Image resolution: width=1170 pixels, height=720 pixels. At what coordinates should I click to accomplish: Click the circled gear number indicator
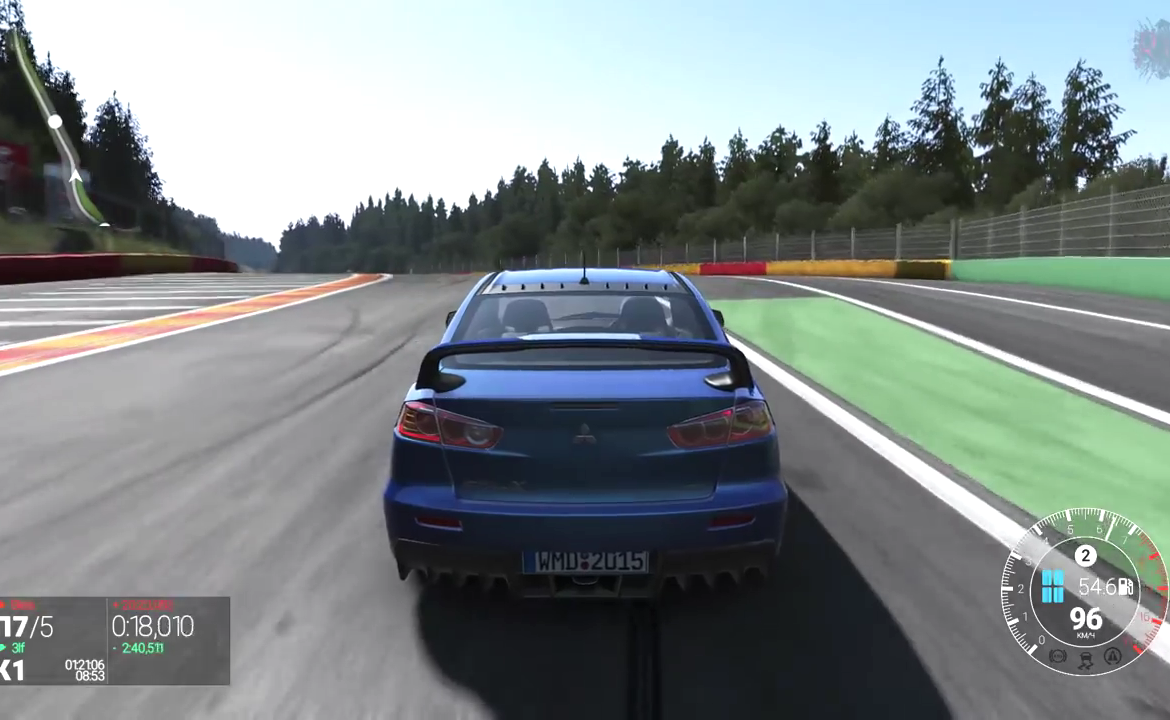(x=1085, y=556)
